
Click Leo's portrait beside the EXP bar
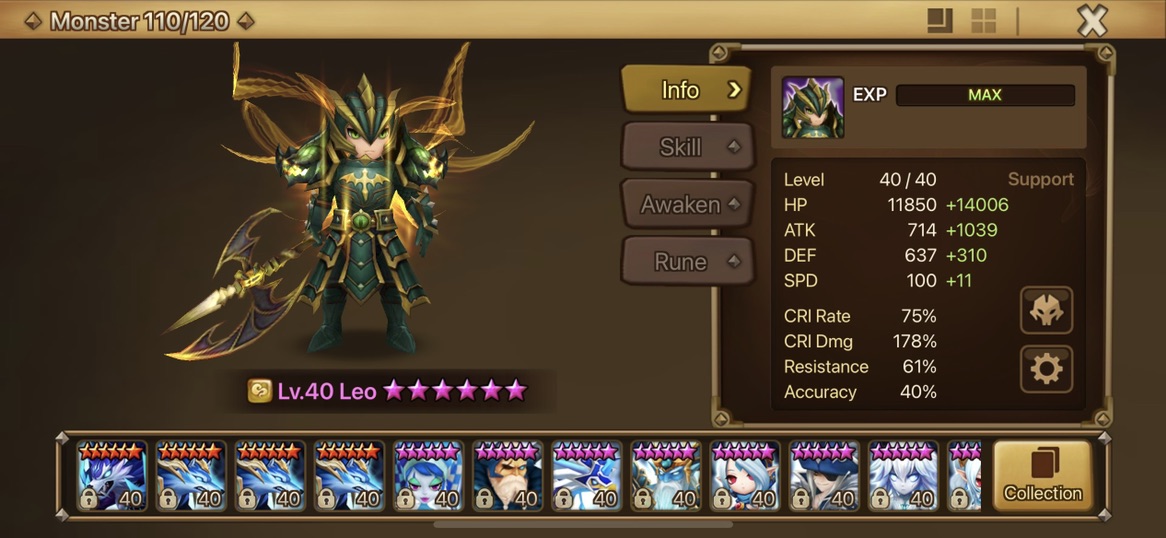pos(813,108)
